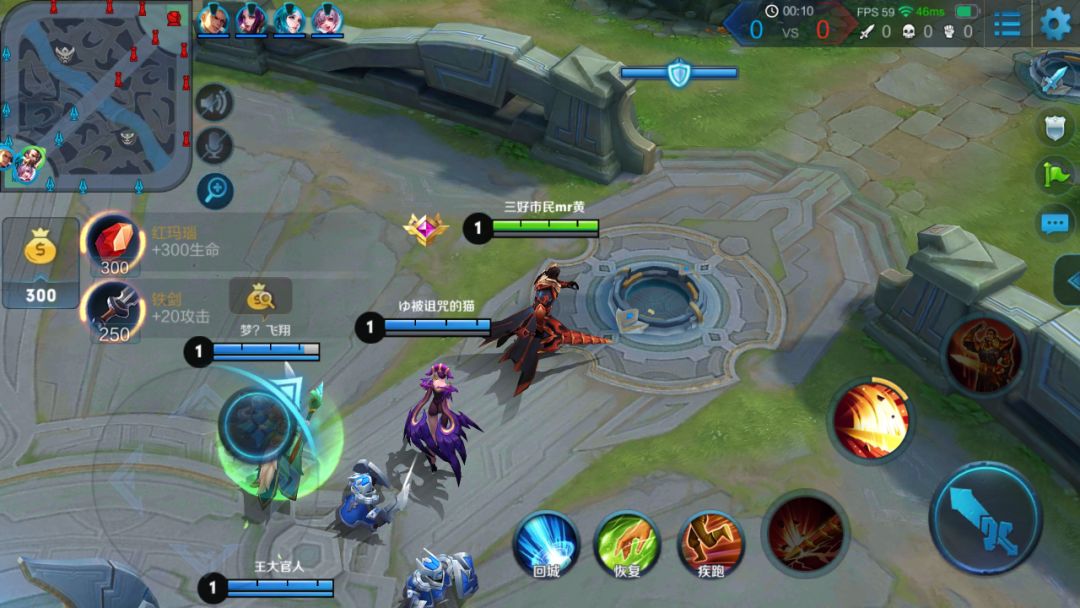Select the first hero portrait at top
The width and height of the screenshot is (1080, 608).
click(x=212, y=20)
